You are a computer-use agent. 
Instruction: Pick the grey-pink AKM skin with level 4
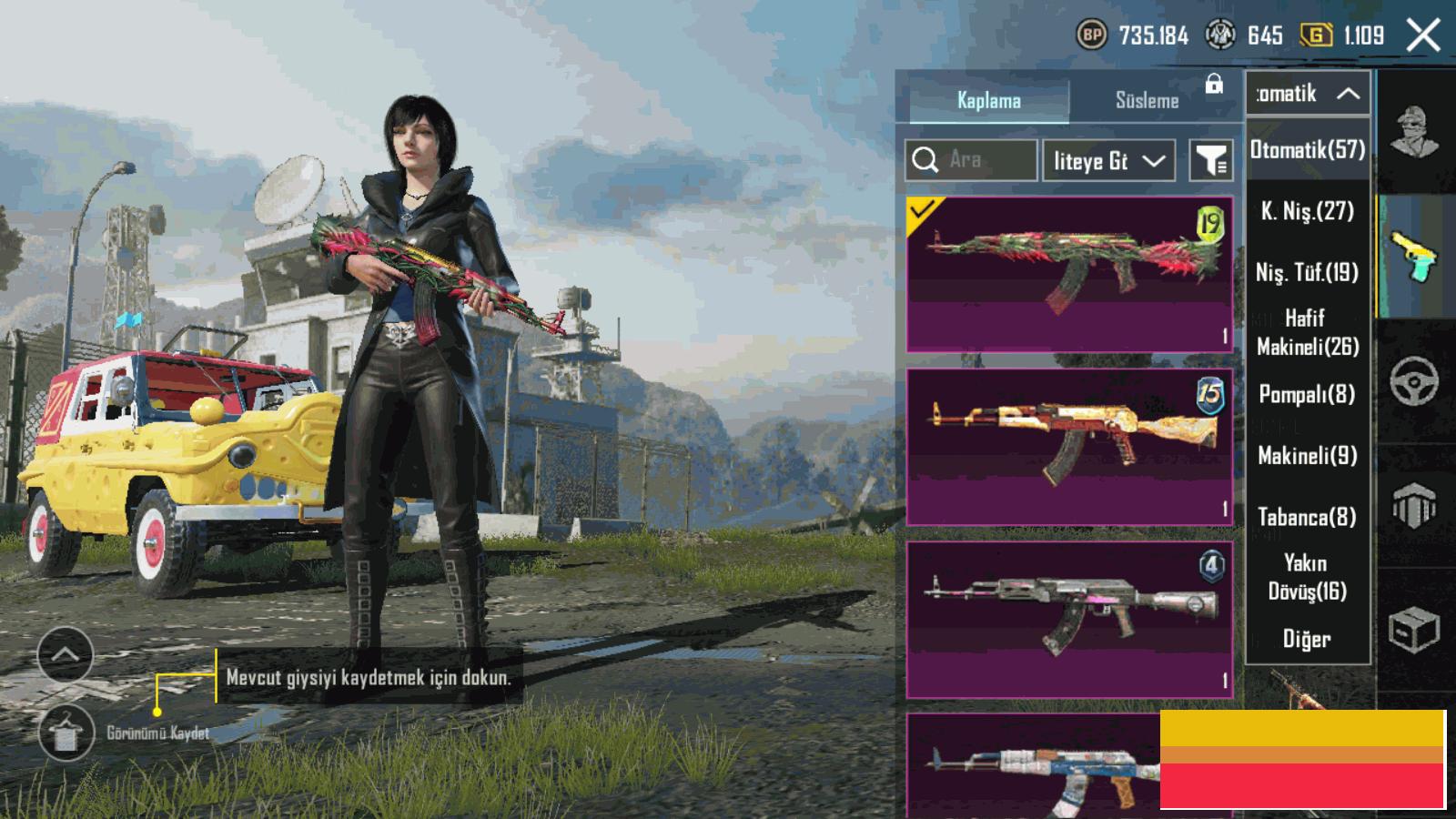[x=1069, y=620]
